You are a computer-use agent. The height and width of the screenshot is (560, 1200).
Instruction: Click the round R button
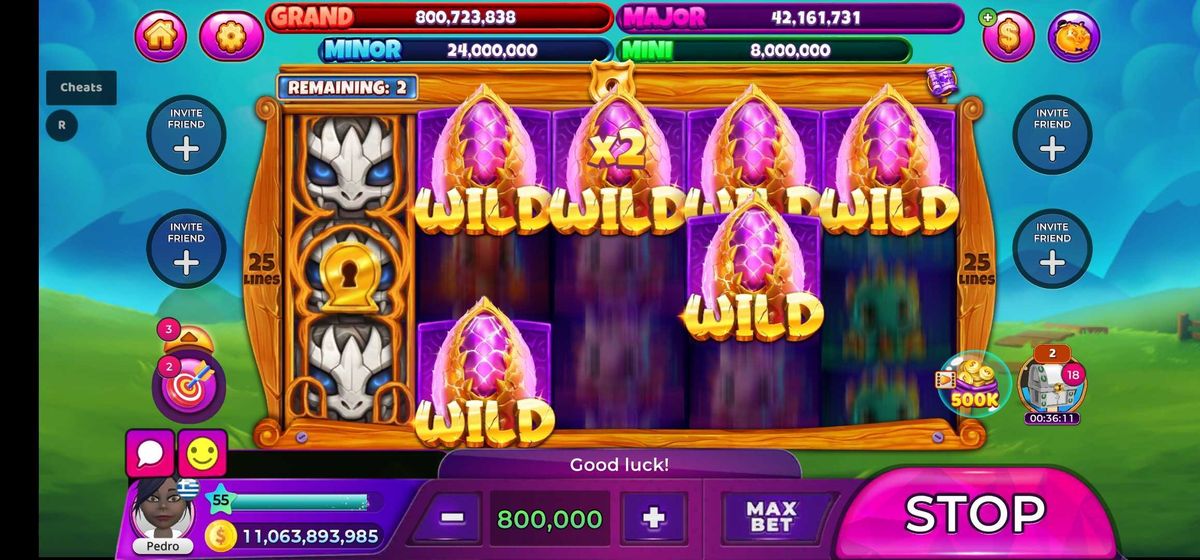(x=62, y=126)
